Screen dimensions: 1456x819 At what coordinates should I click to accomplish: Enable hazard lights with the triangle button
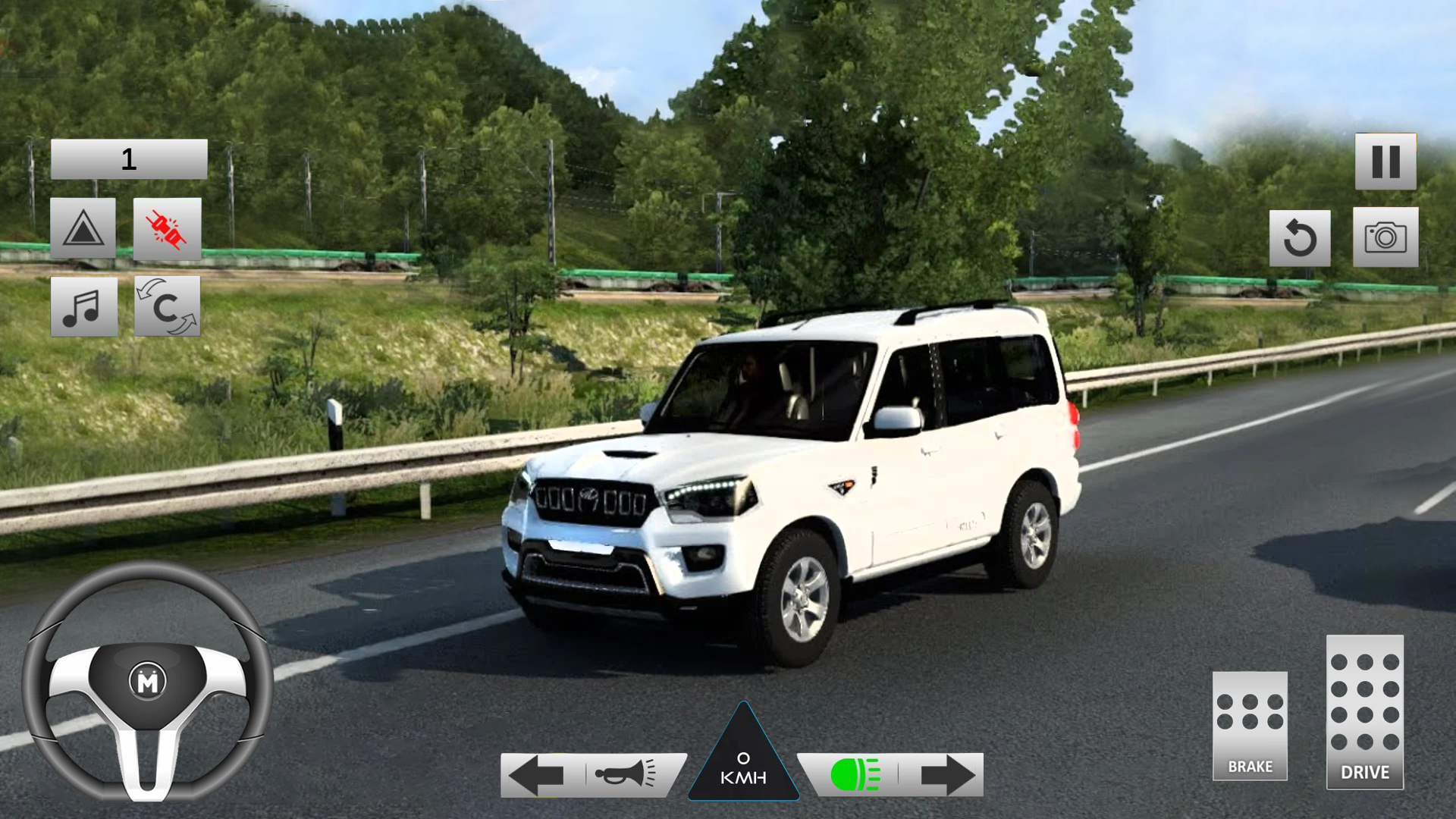(x=84, y=227)
